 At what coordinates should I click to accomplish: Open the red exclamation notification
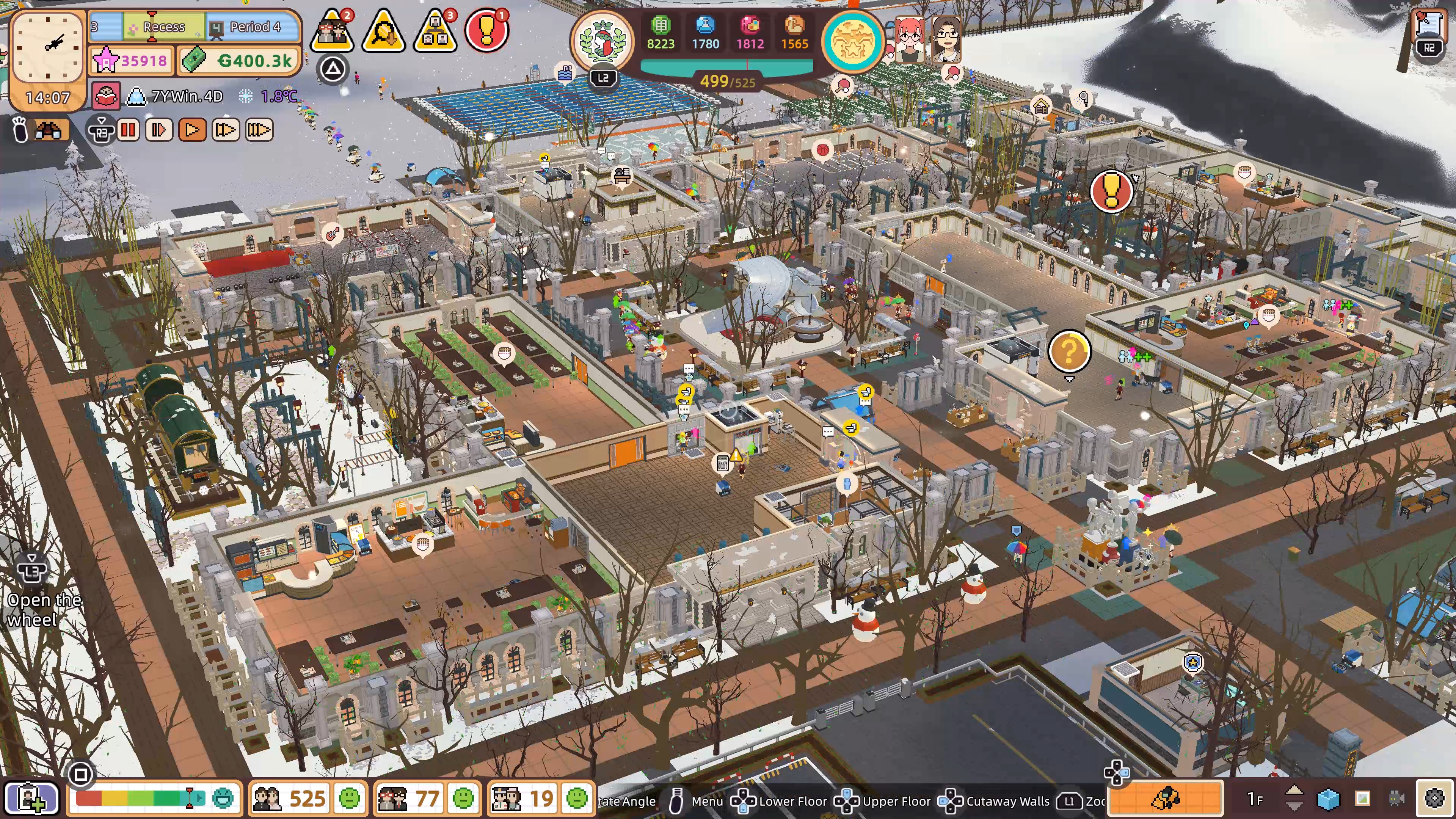(486, 31)
